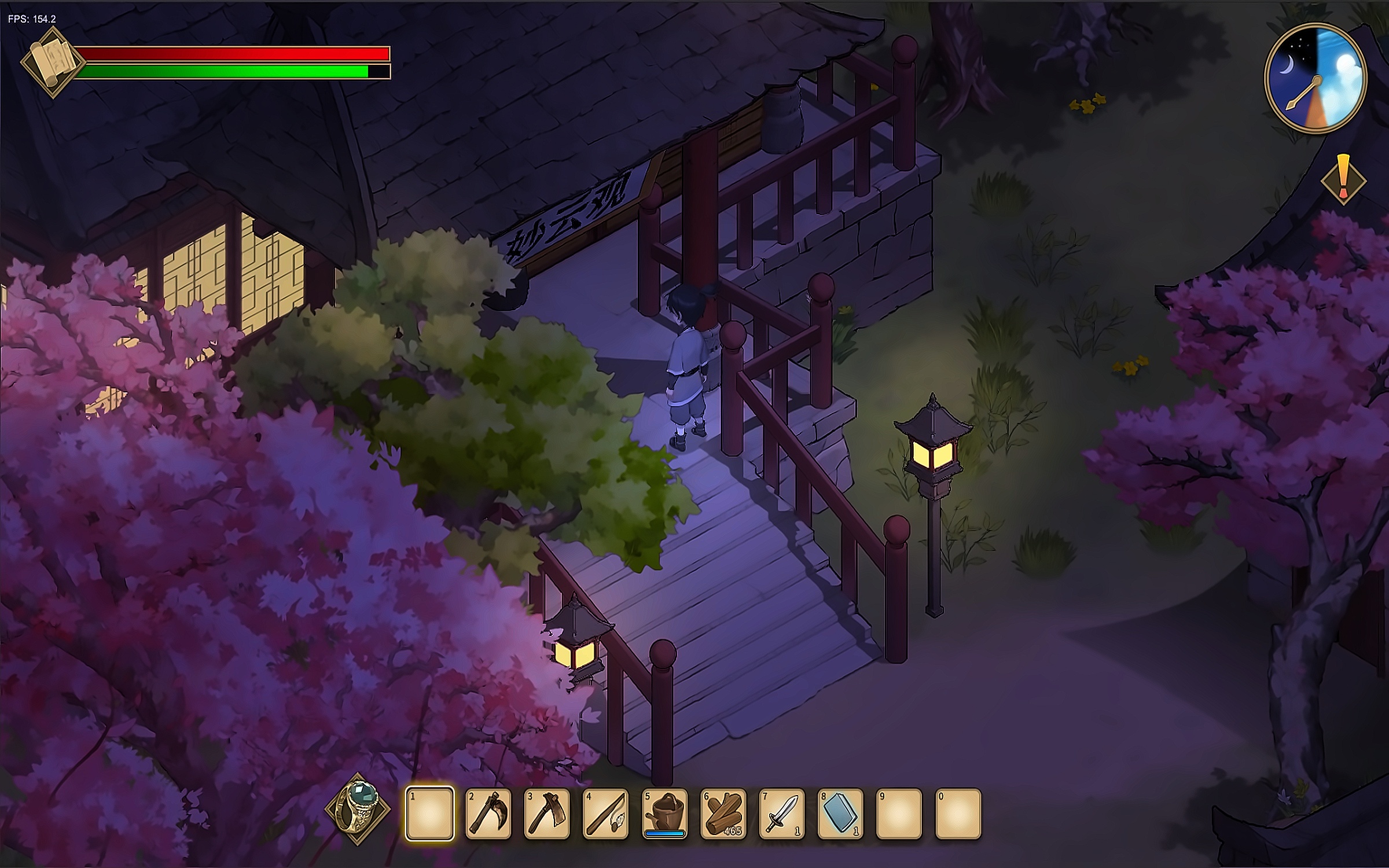Screen dimensions: 1389x868
Task: Select the highlighted empty hotbar slot 1
Action: click(x=429, y=813)
